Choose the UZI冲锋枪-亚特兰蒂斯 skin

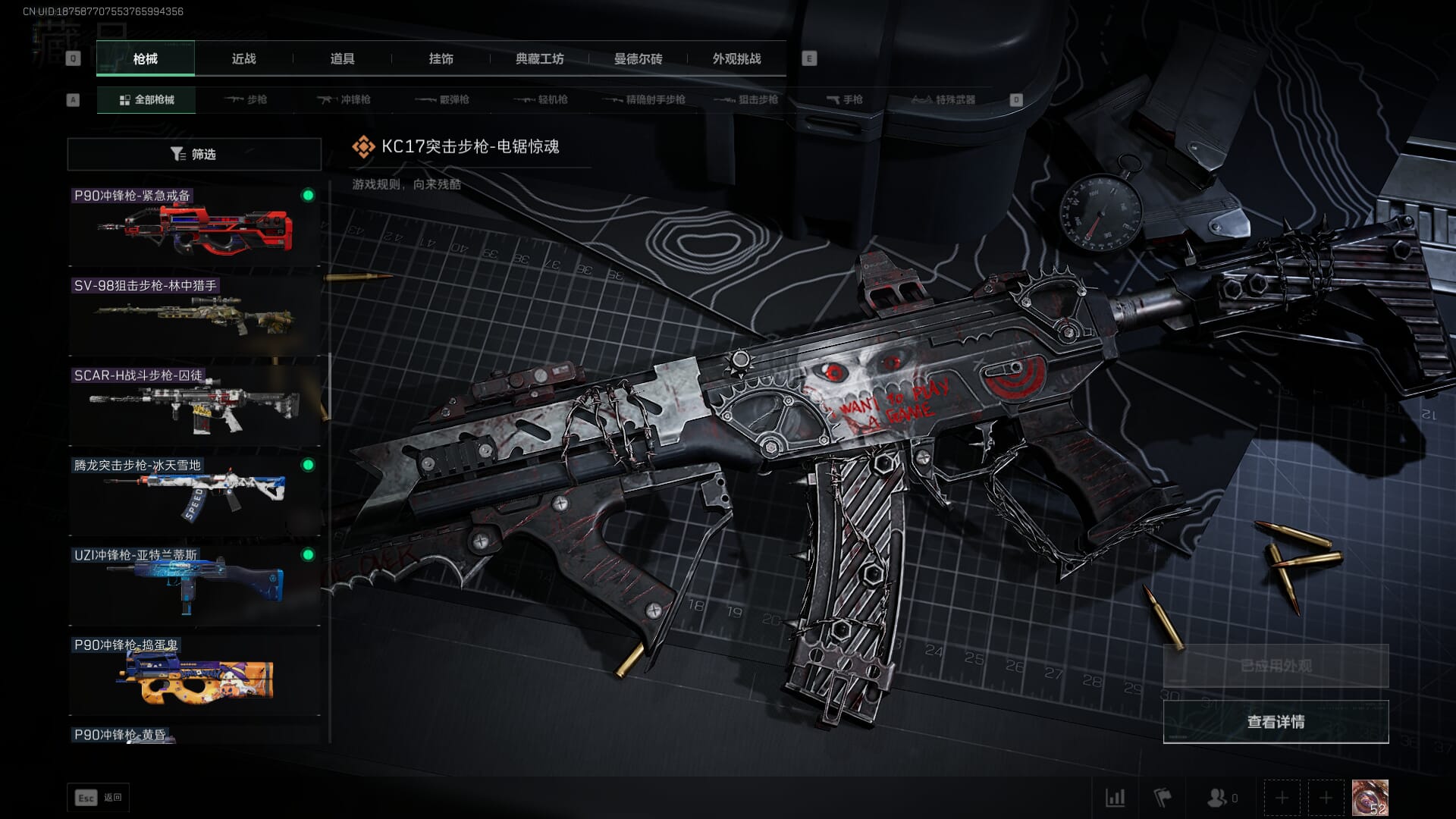[194, 585]
